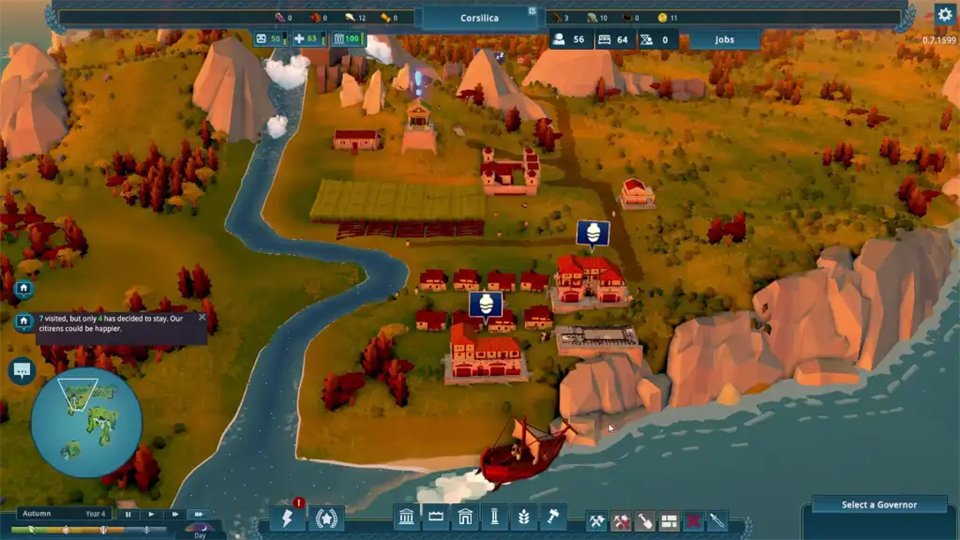Select the red X demolish tool
The image size is (960, 540).
693,521
